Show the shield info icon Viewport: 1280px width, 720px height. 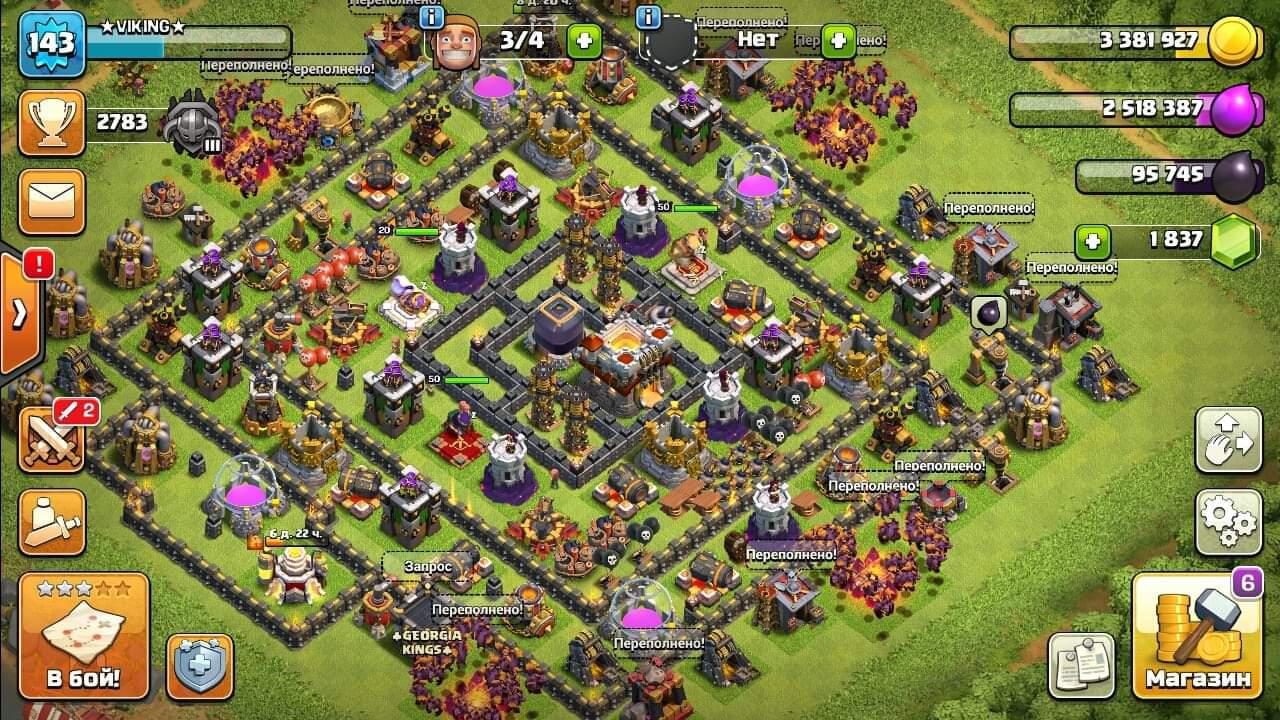click(x=648, y=18)
